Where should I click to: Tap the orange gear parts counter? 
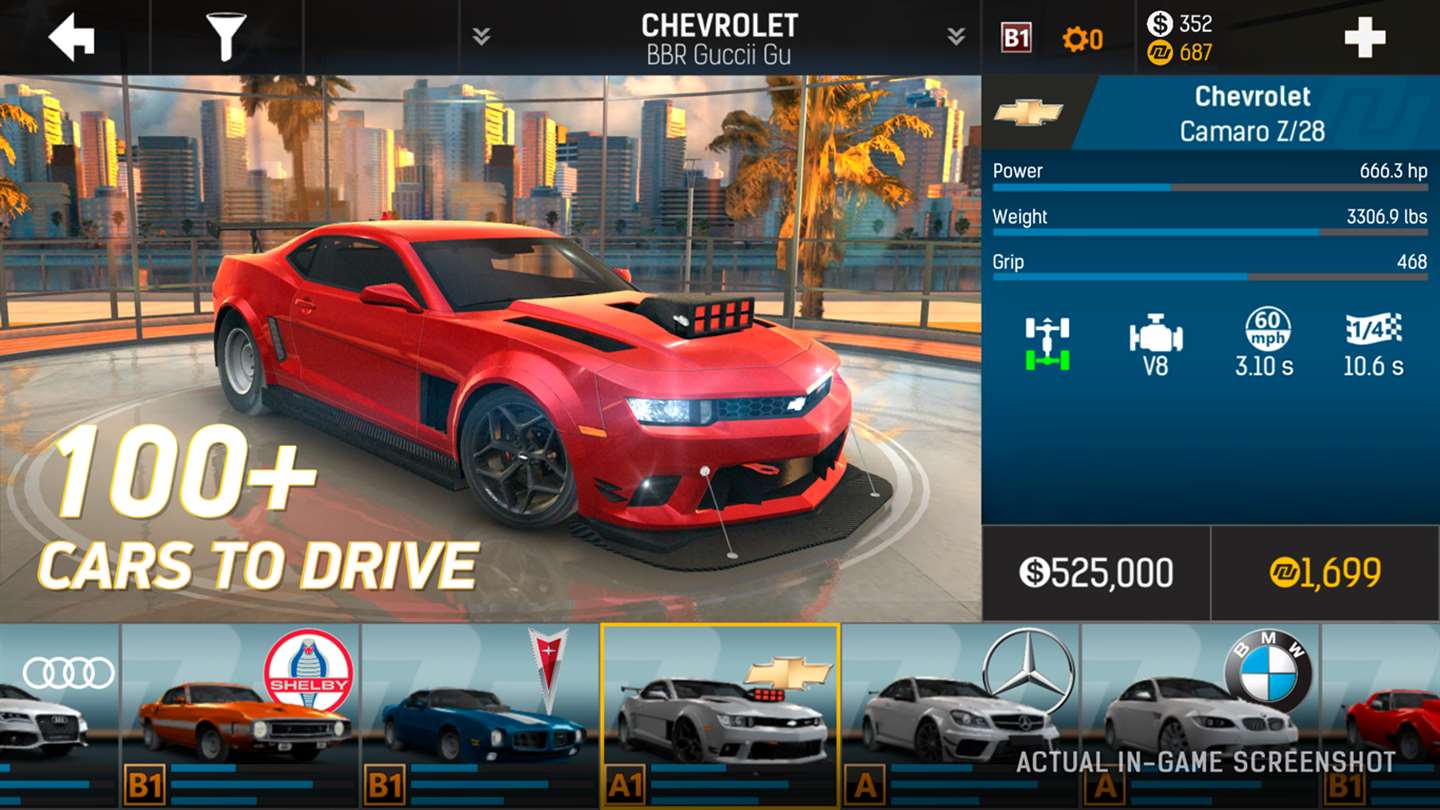click(x=1083, y=39)
